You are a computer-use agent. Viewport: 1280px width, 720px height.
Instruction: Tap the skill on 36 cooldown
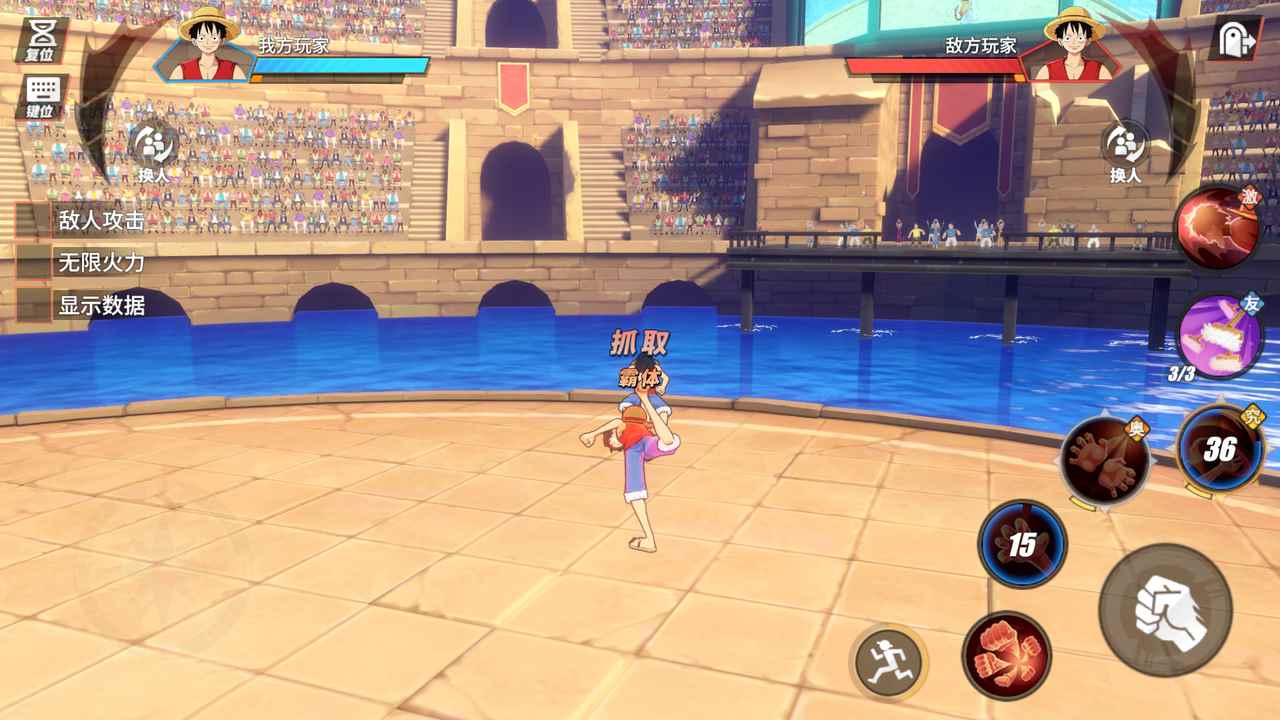[x=1220, y=449]
